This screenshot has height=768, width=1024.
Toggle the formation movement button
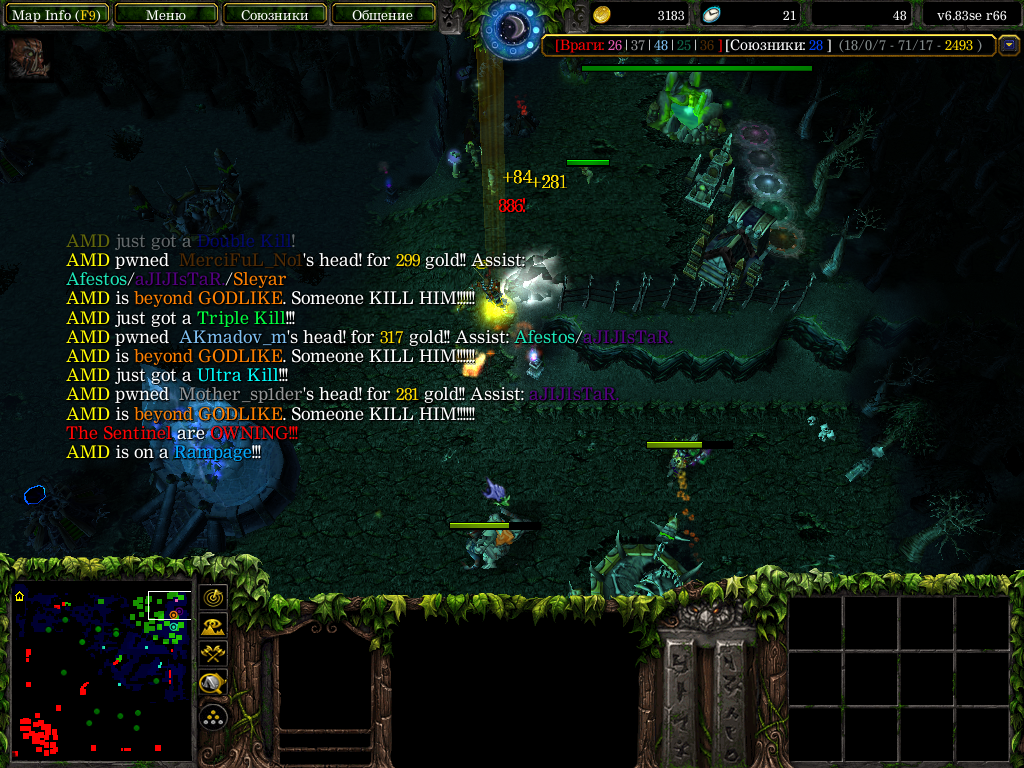coord(213,716)
